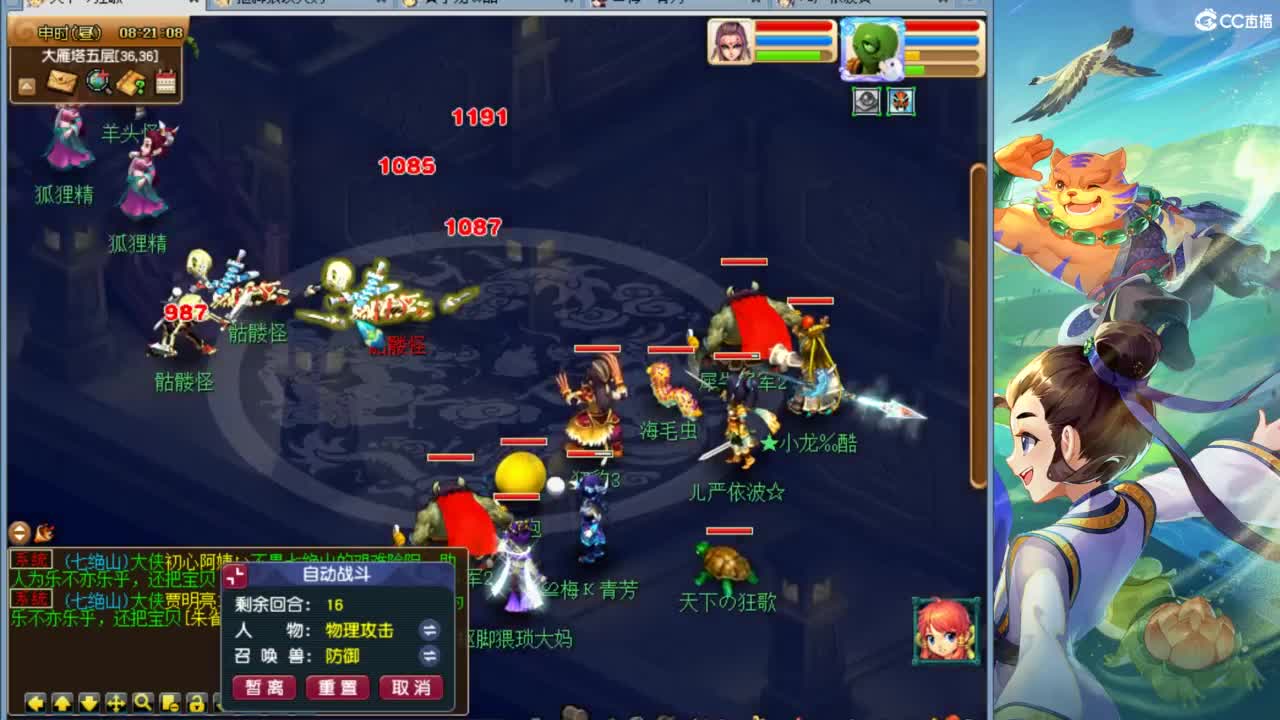Expand chat history using the double-arrow control
The width and height of the screenshot is (1280, 720).
18,532
